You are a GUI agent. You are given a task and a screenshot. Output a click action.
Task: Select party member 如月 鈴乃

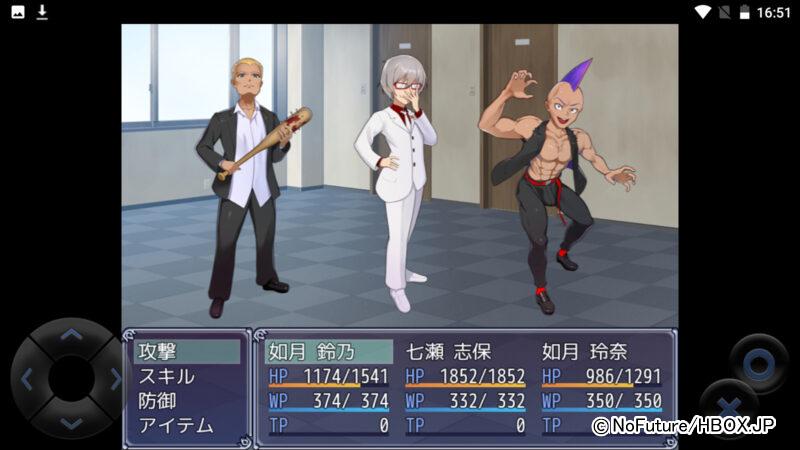point(328,352)
